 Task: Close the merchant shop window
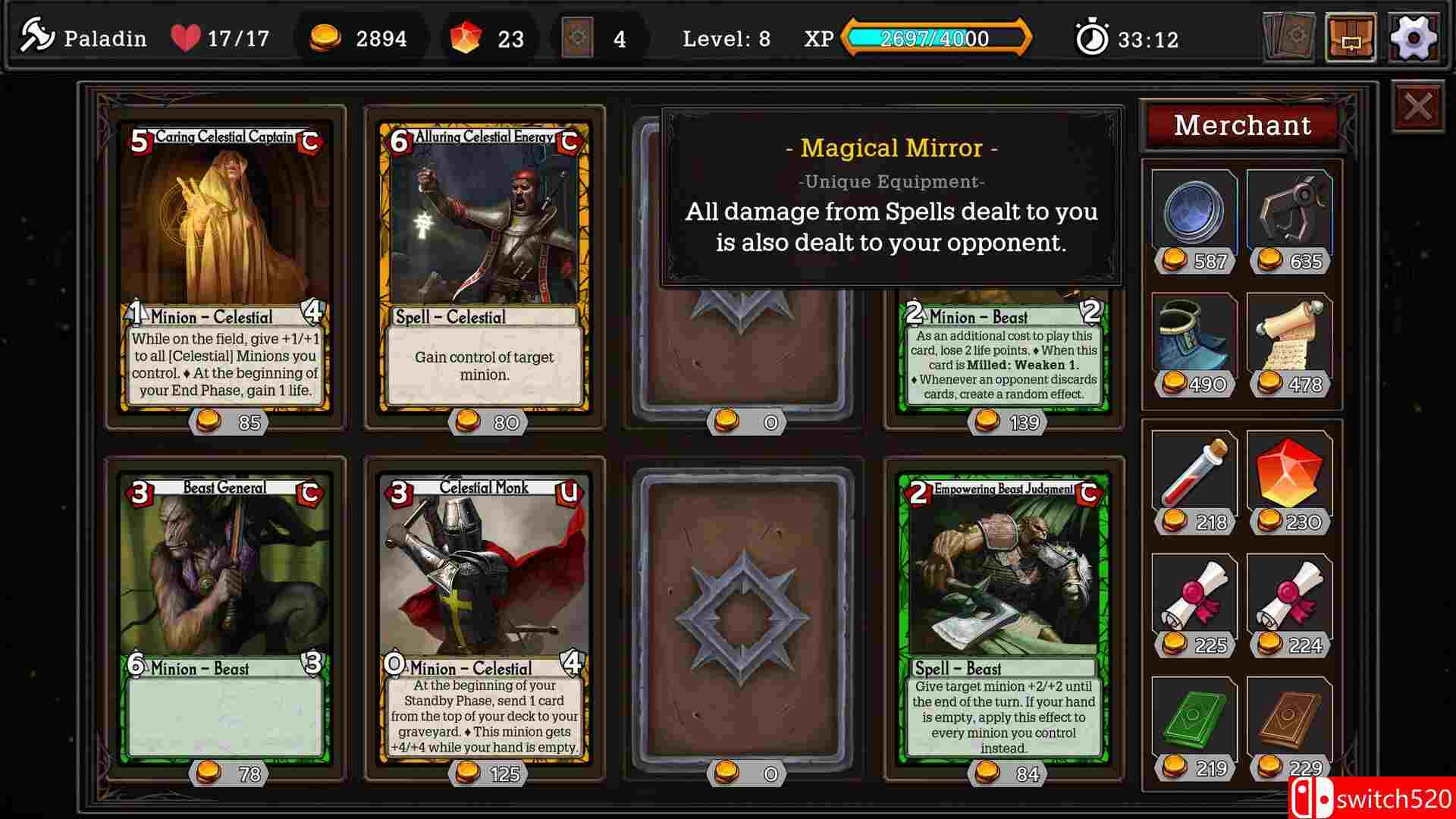coord(1417,106)
